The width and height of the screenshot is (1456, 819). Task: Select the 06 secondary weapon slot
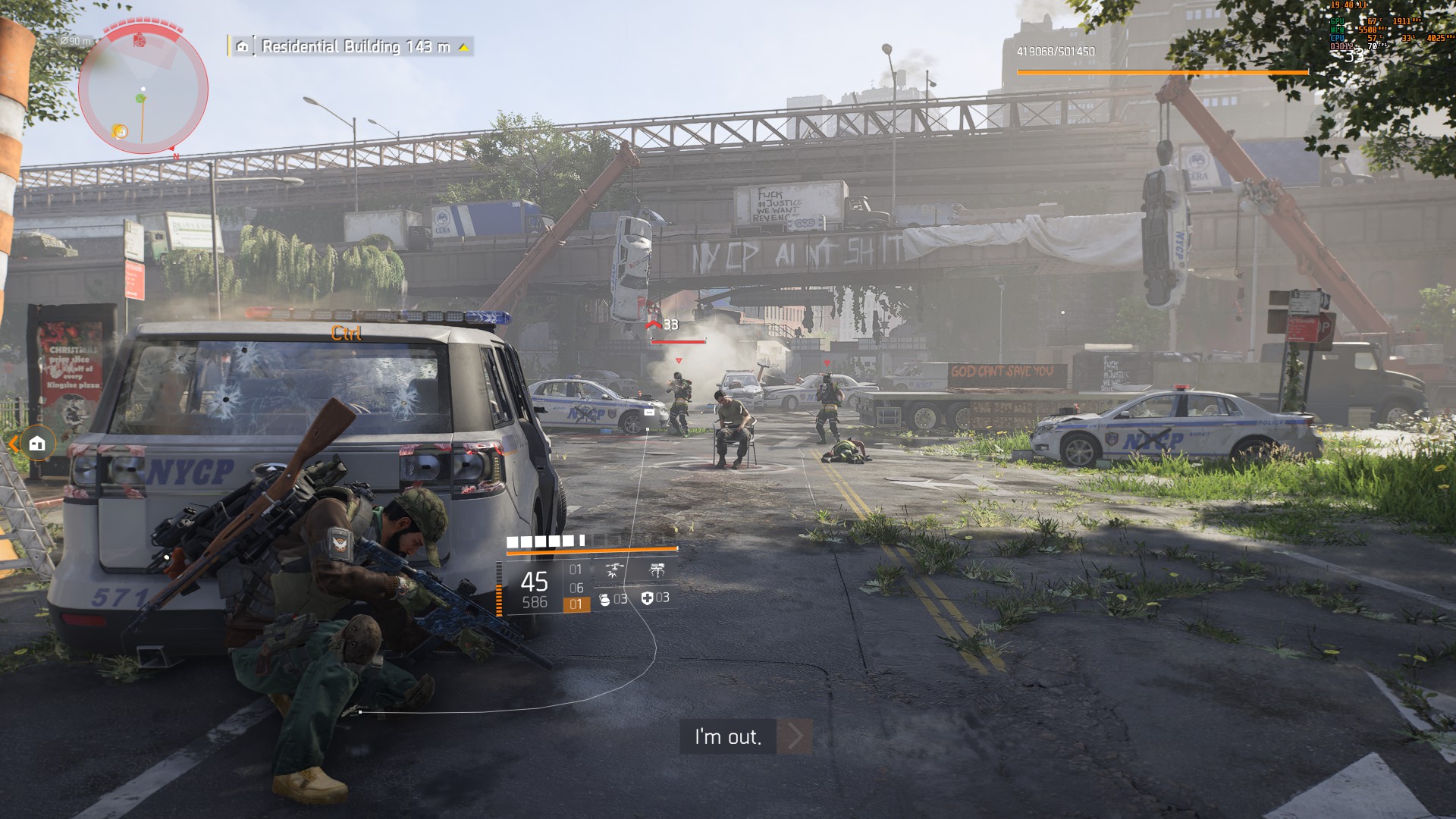(575, 588)
